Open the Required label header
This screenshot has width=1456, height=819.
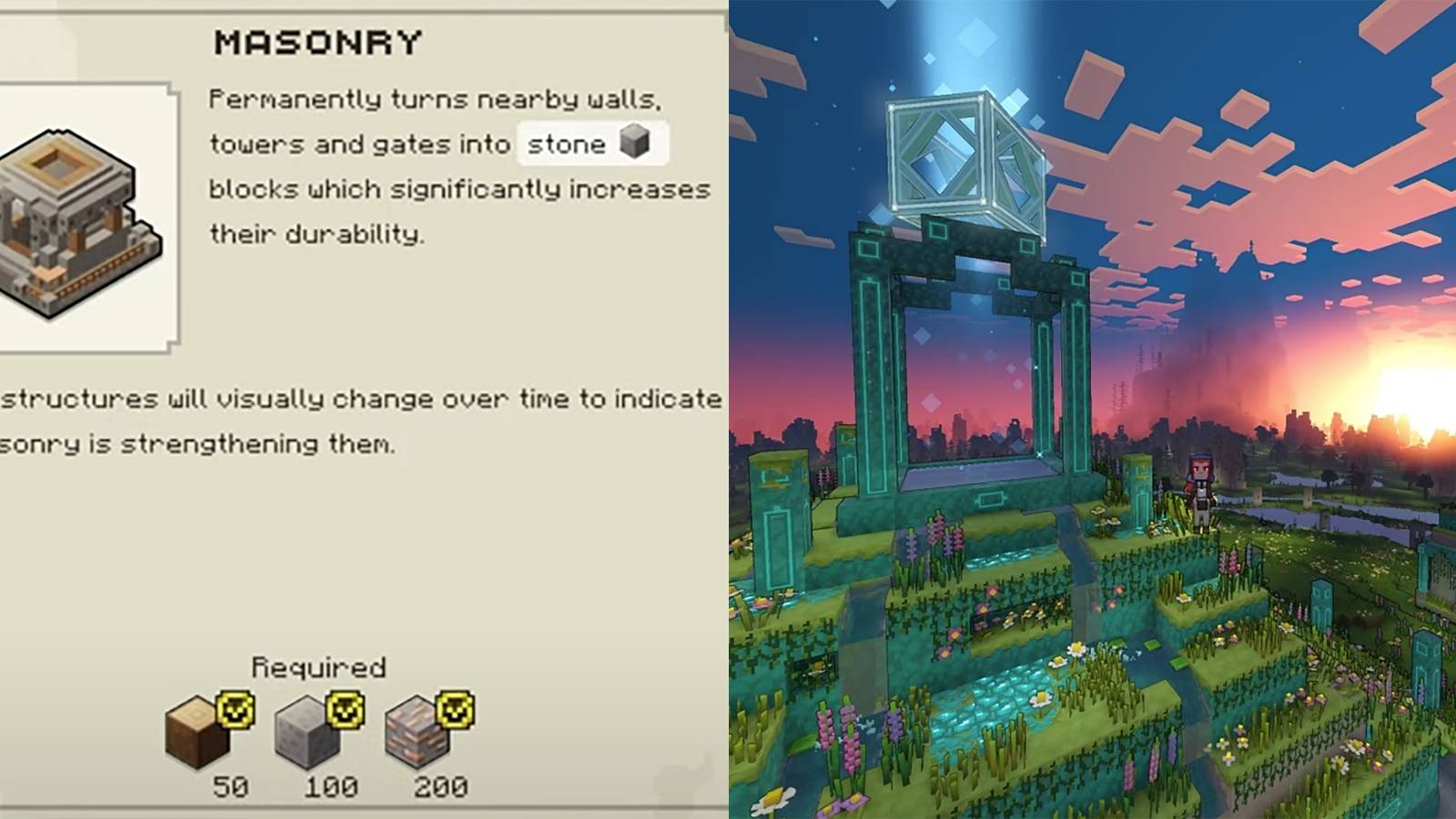pos(320,665)
